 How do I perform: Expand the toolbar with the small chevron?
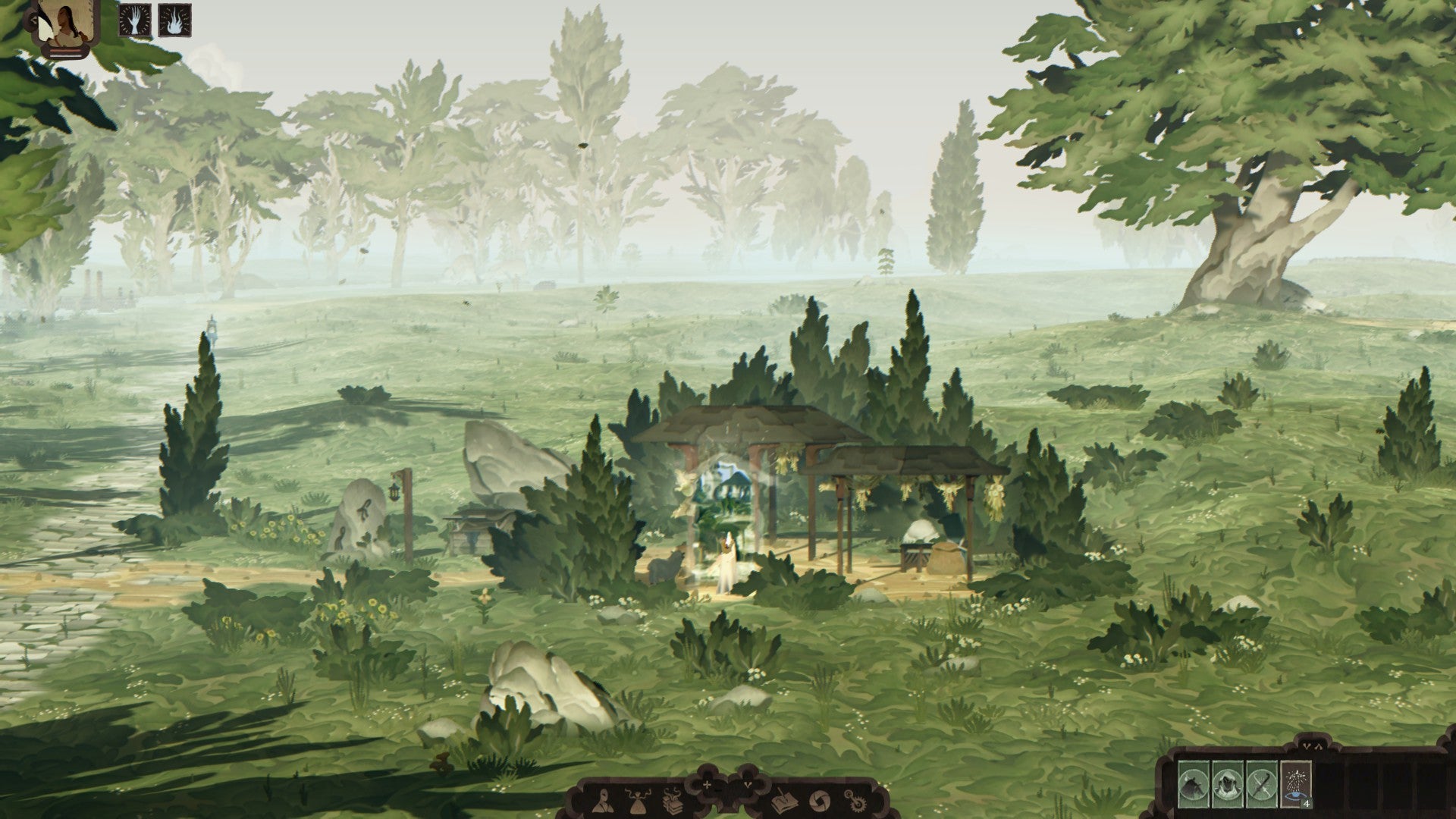pos(749,786)
